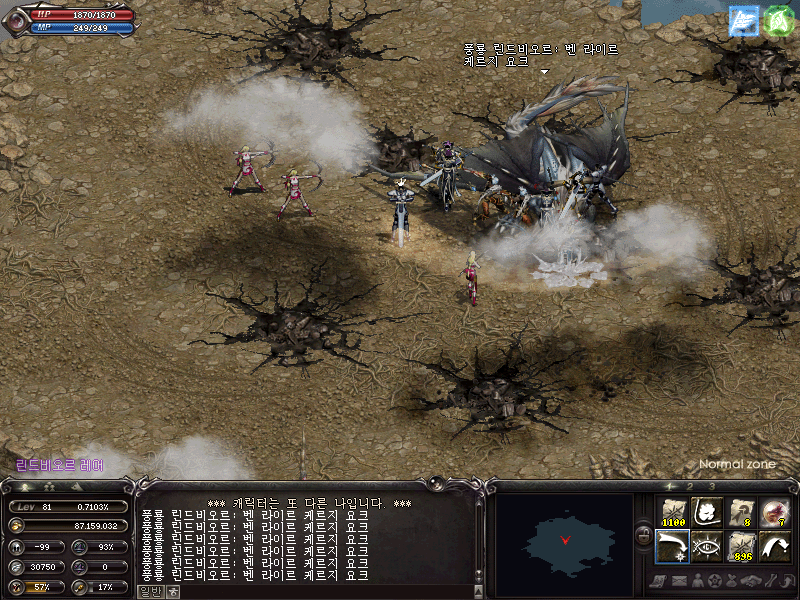Click the green leaf buff icon

[778, 21]
